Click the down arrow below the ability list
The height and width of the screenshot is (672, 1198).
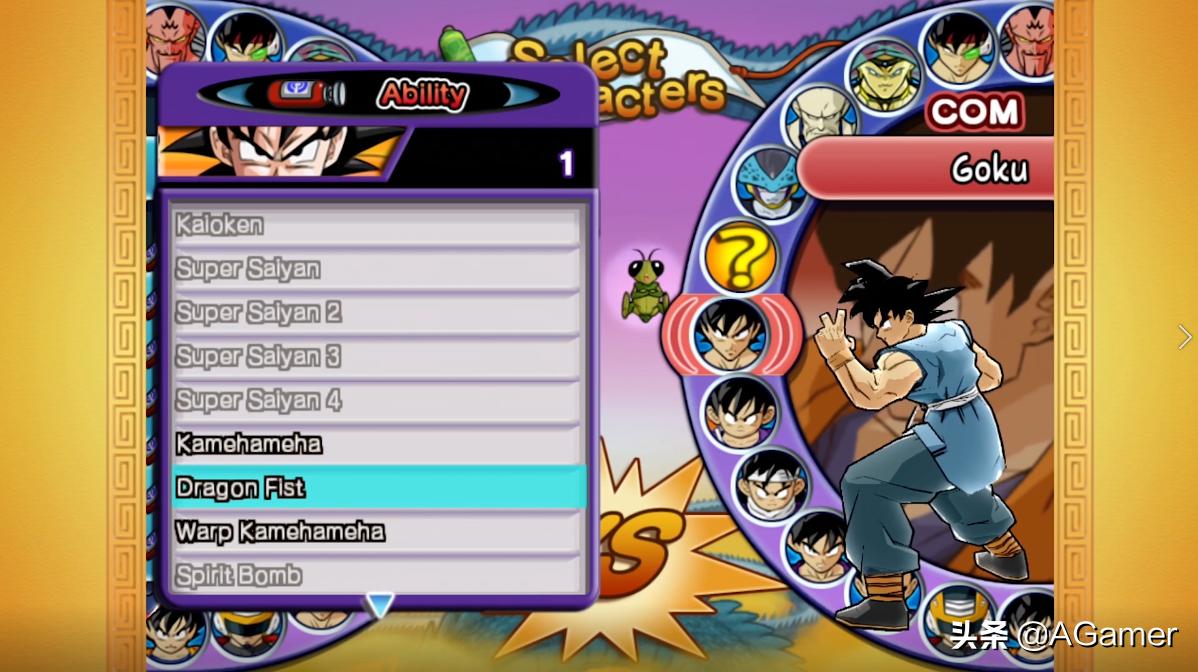click(380, 604)
